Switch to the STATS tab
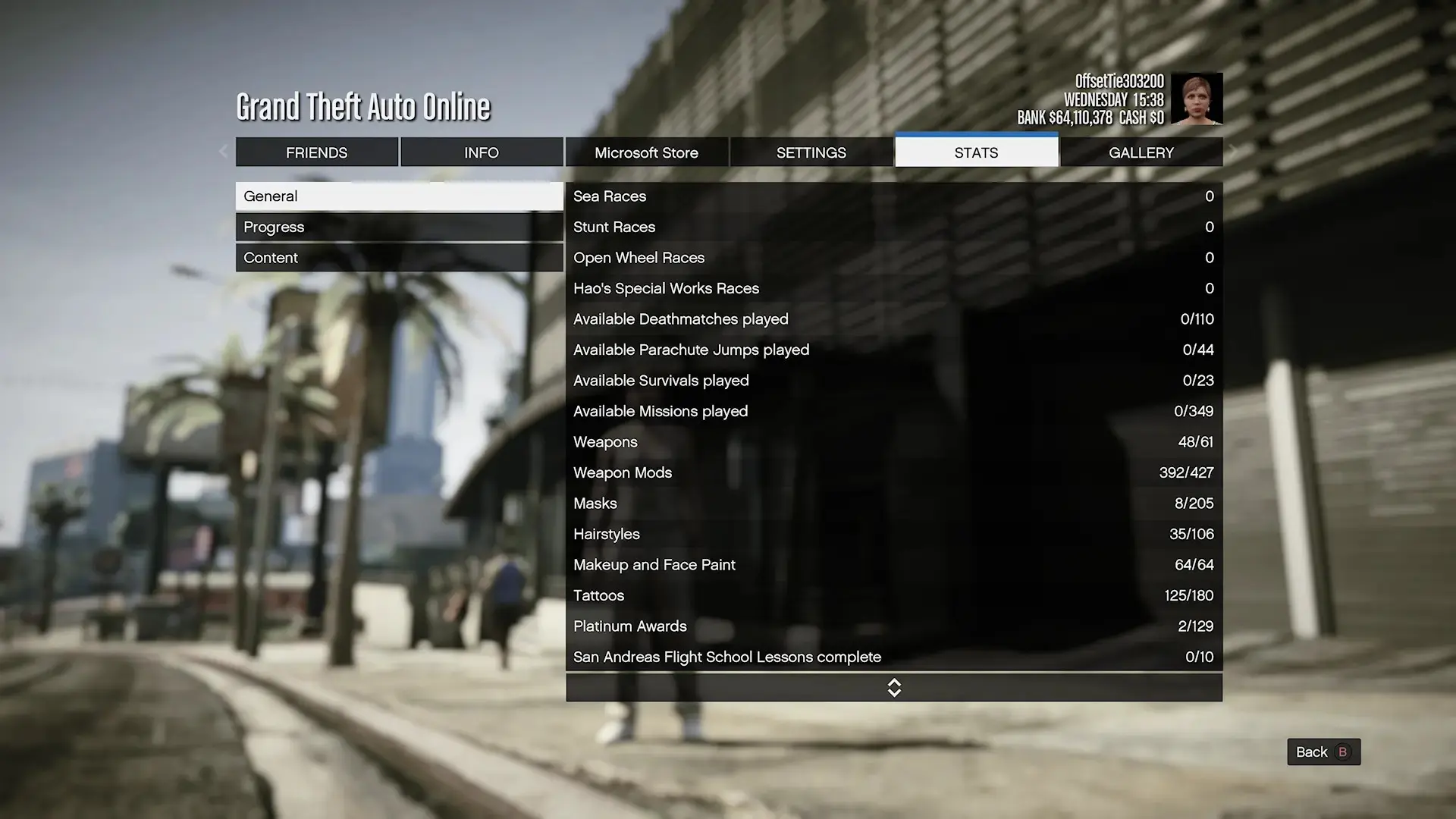1456x819 pixels. click(976, 152)
